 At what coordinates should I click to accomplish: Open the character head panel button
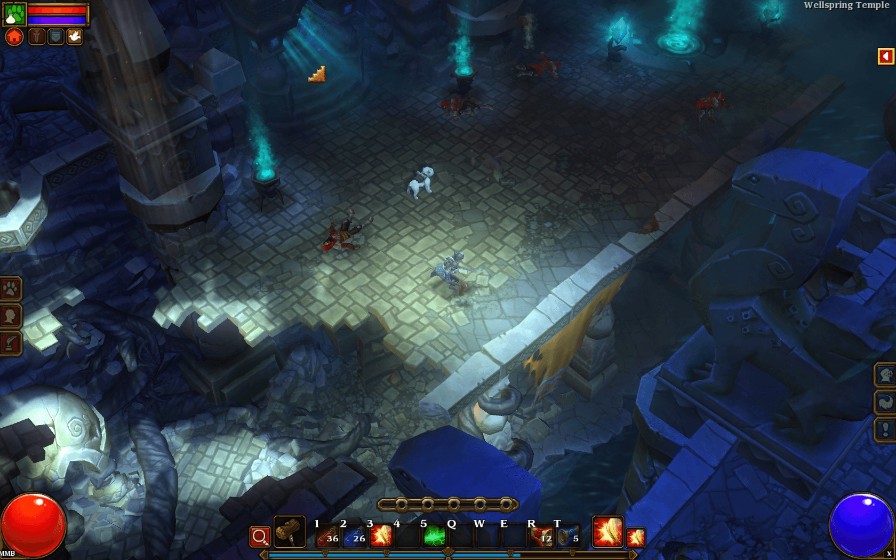point(11,316)
